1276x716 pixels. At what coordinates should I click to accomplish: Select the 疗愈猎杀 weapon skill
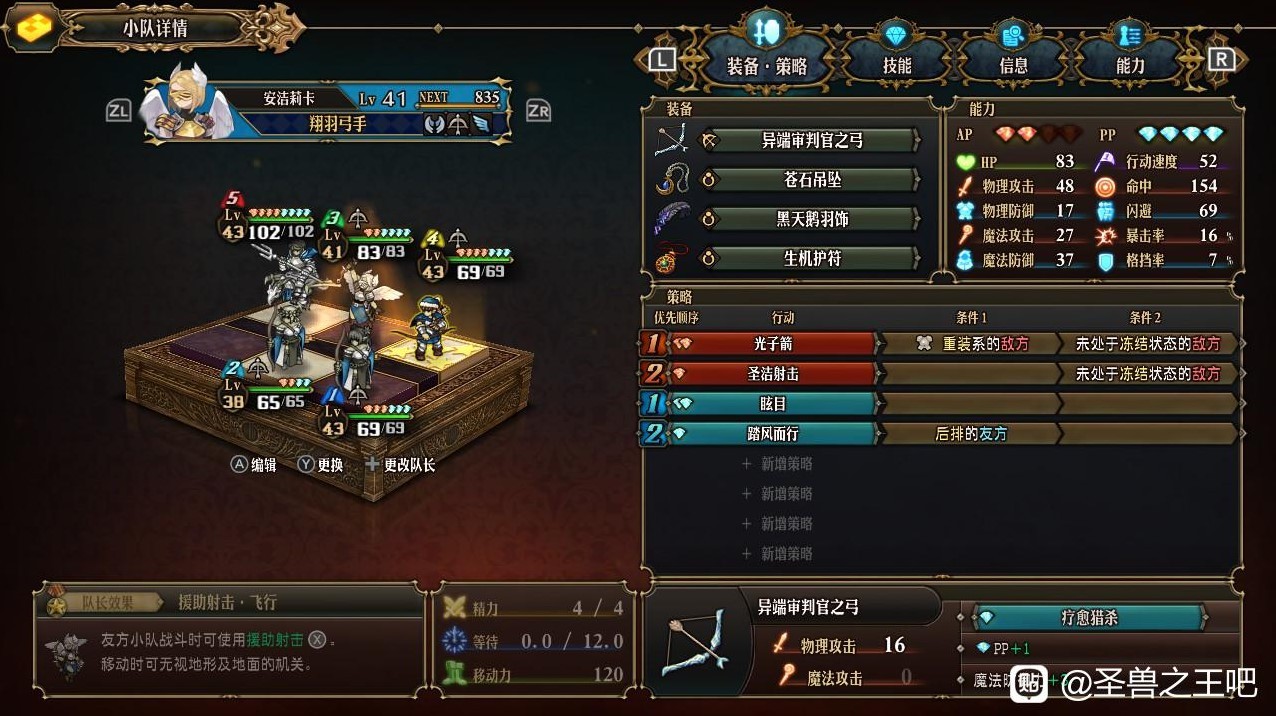[1088, 618]
